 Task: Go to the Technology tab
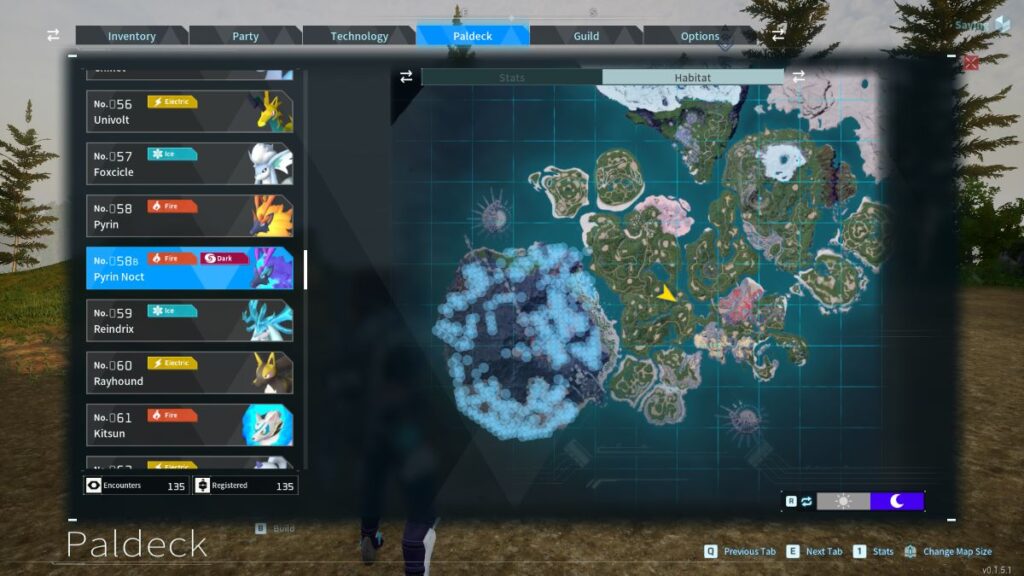click(359, 36)
